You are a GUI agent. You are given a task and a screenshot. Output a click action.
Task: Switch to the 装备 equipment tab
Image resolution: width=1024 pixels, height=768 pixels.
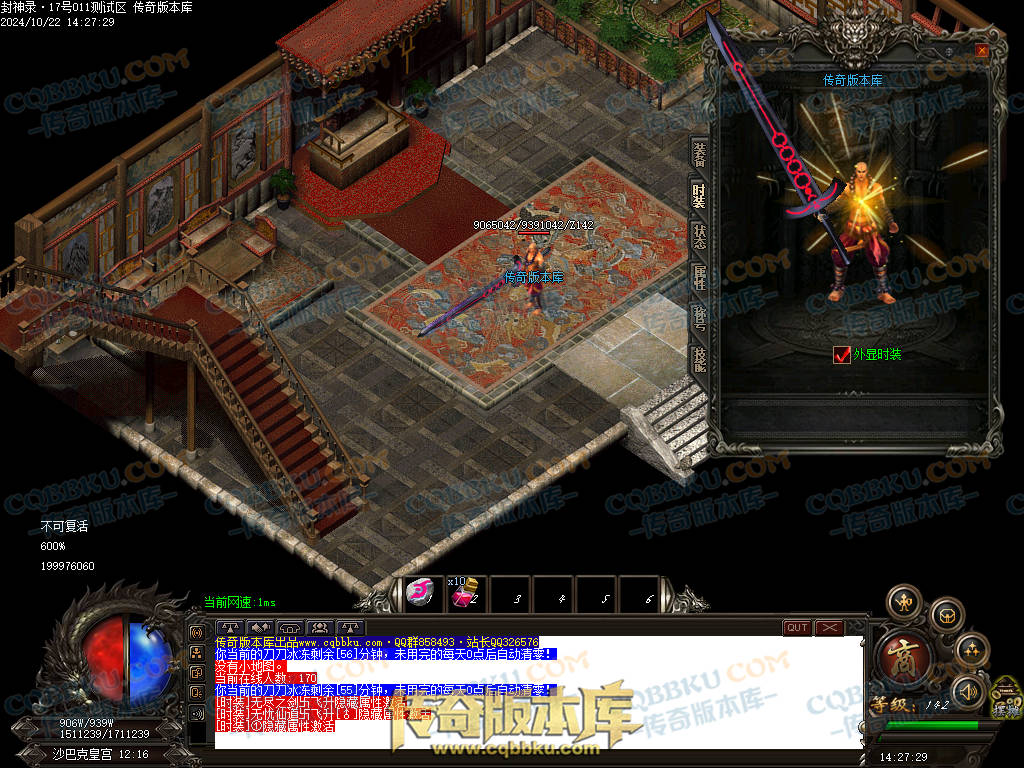[x=699, y=152]
